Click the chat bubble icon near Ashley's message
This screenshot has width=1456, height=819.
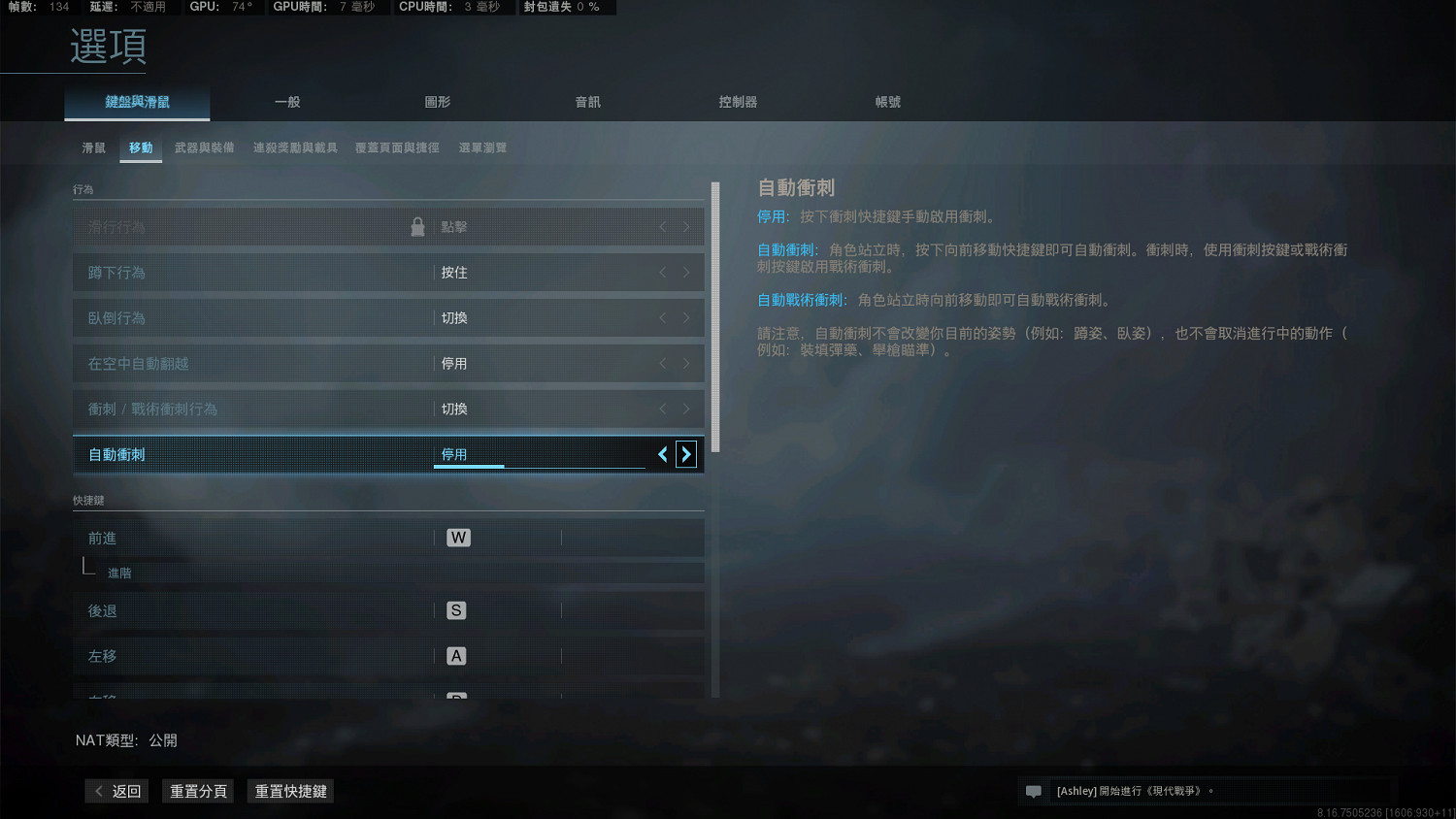pos(1033,791)
